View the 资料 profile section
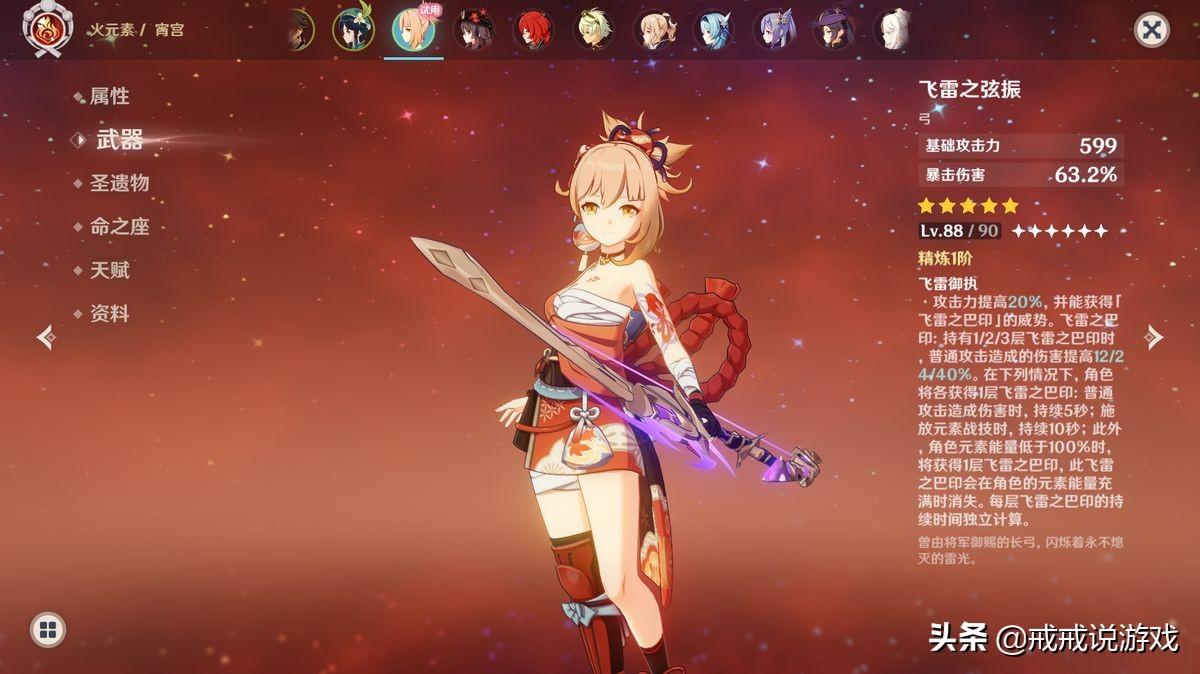The image size is (1200, 674). click(110, 314)
